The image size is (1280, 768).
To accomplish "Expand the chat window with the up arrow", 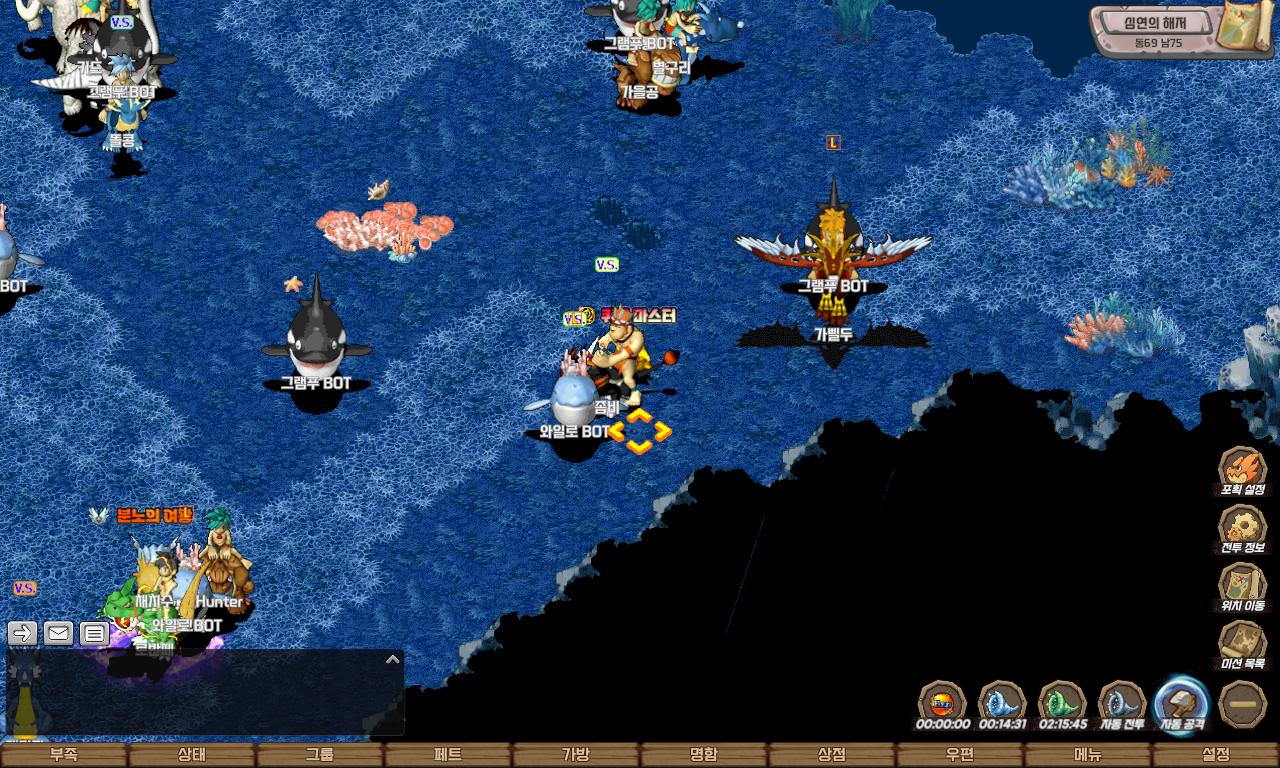I will pyautogui.click(x=393, y=659).
